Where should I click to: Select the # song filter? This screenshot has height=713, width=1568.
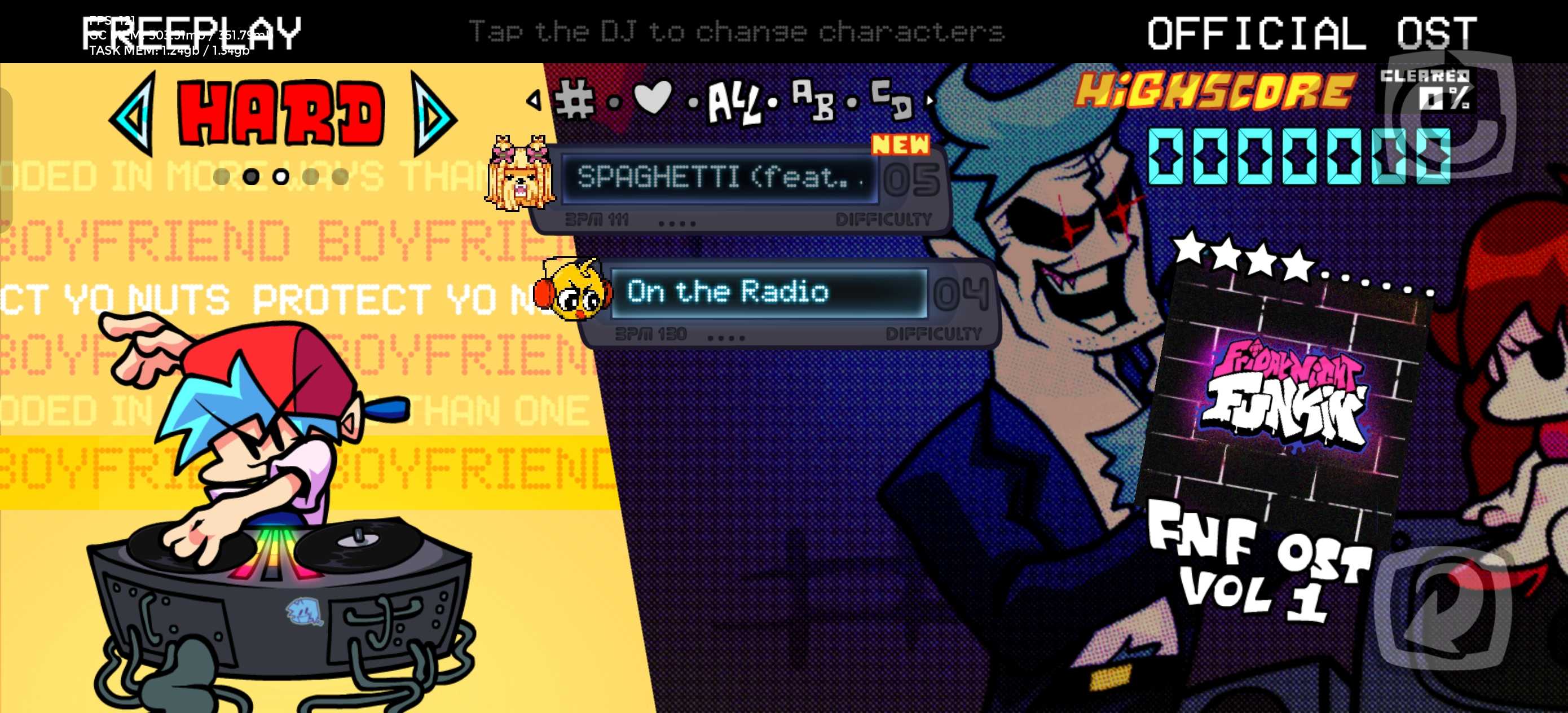coord(575,100)
